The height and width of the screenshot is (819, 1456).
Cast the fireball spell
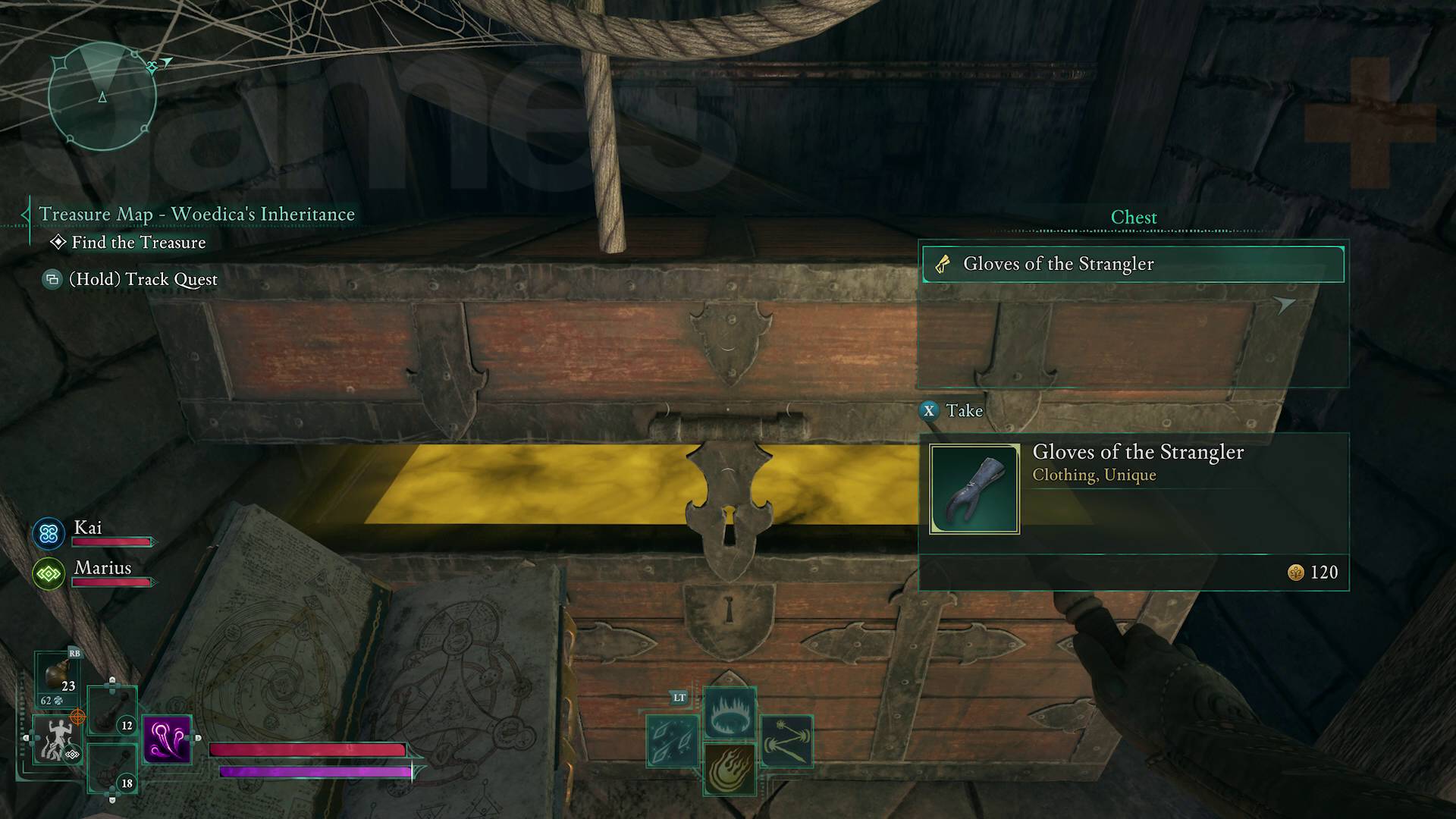tap(730, 768)
